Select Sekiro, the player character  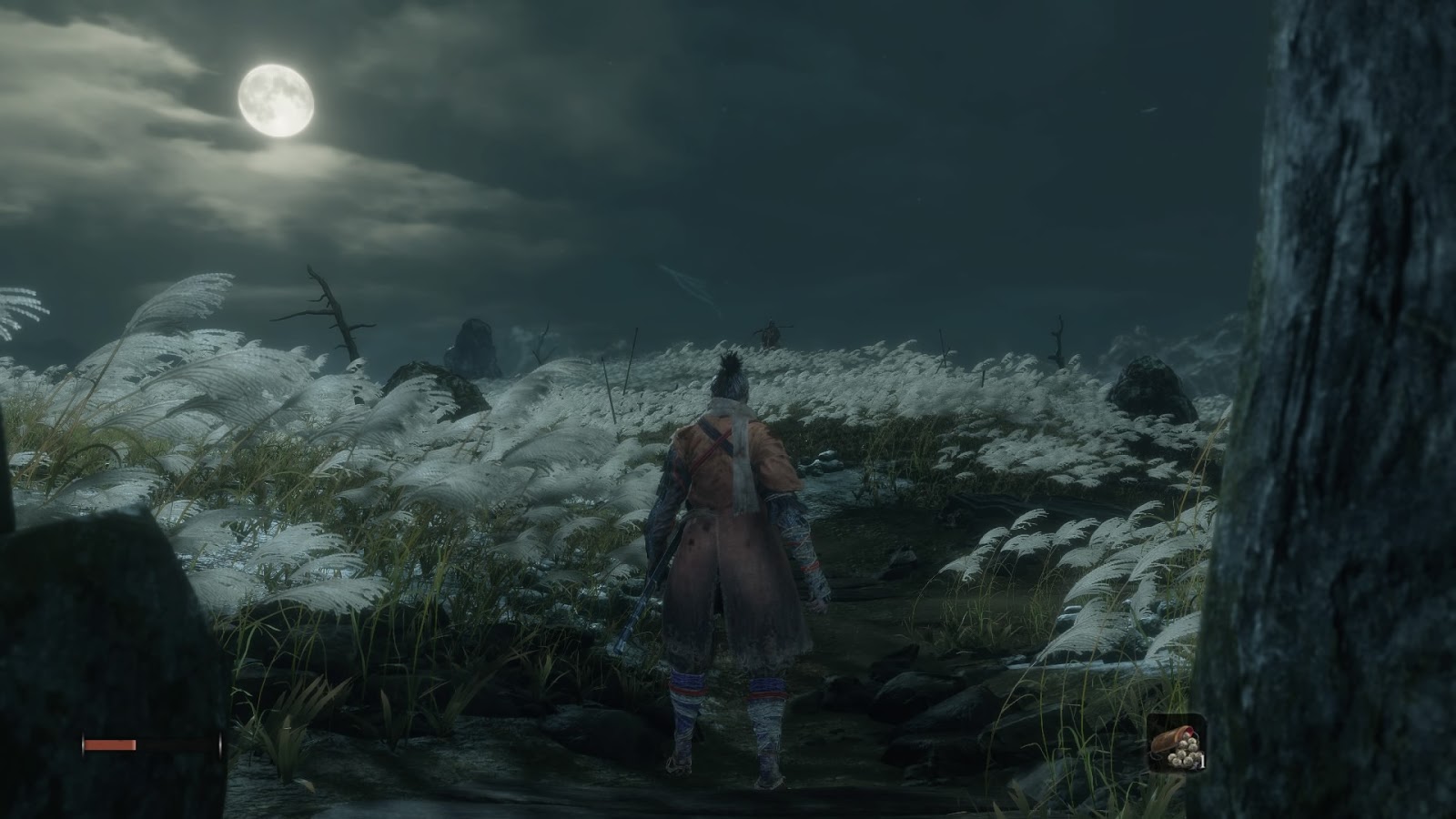pyautogui.click(x=723, y=546)
